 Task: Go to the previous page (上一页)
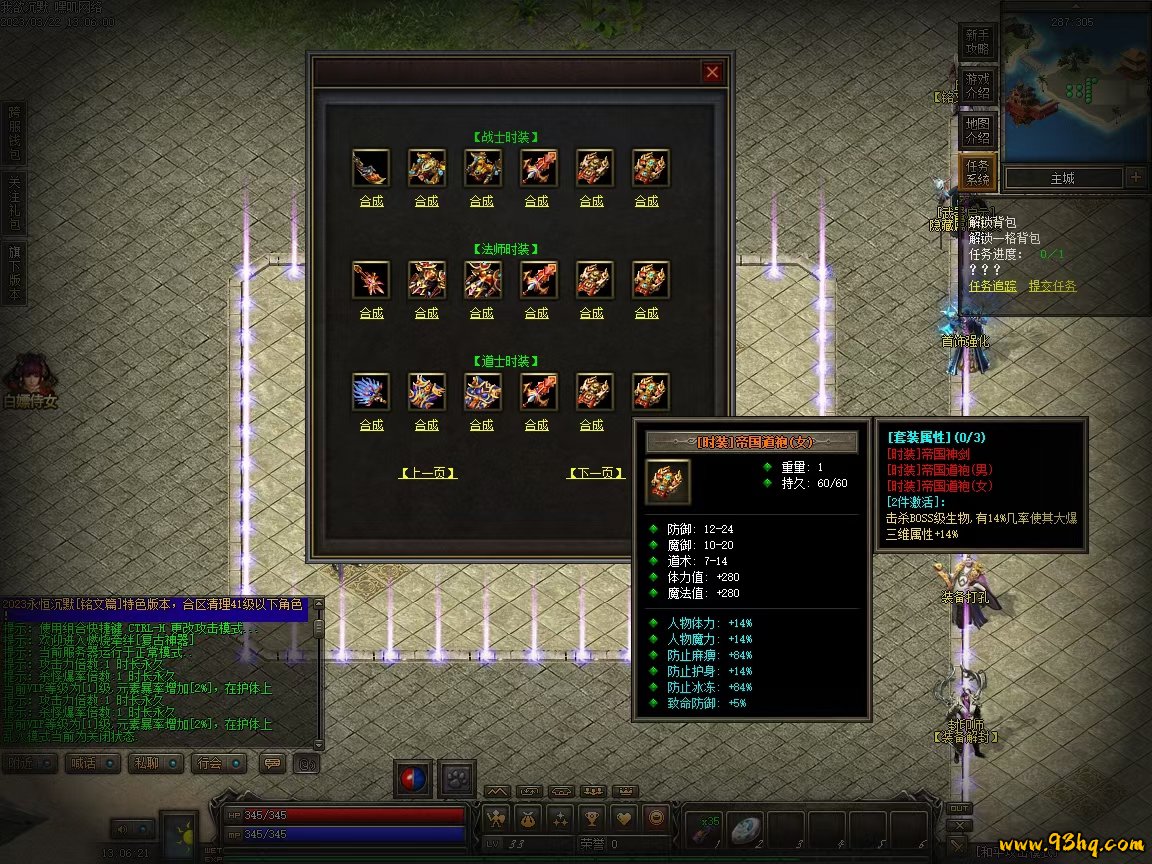pos(428,473)
